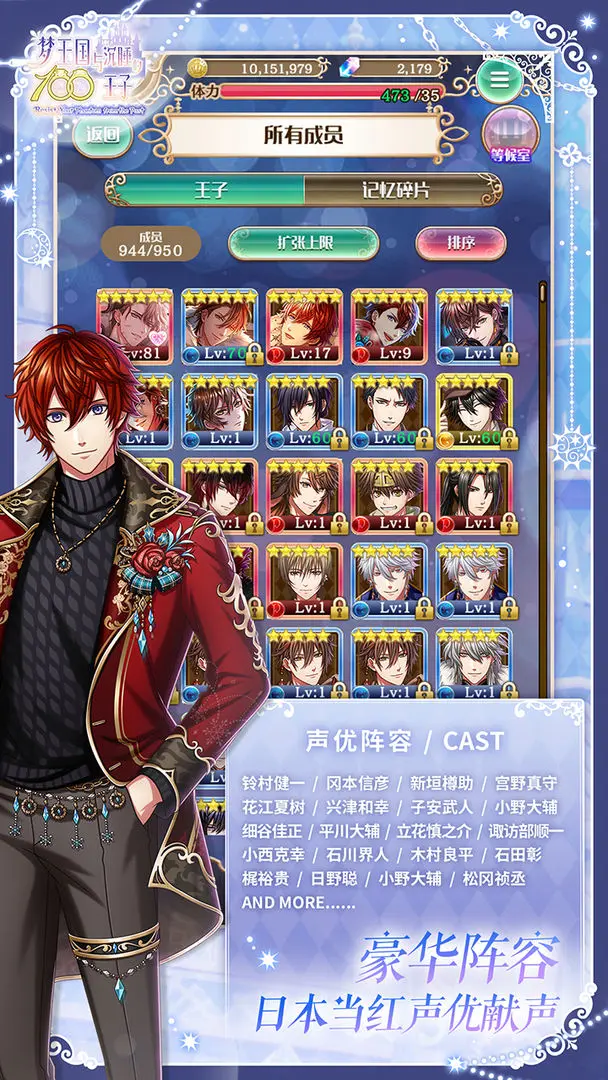Tap the 扩张上限 expand limit button
Screen dimensions: 608x1080
[x=303, y=243]
